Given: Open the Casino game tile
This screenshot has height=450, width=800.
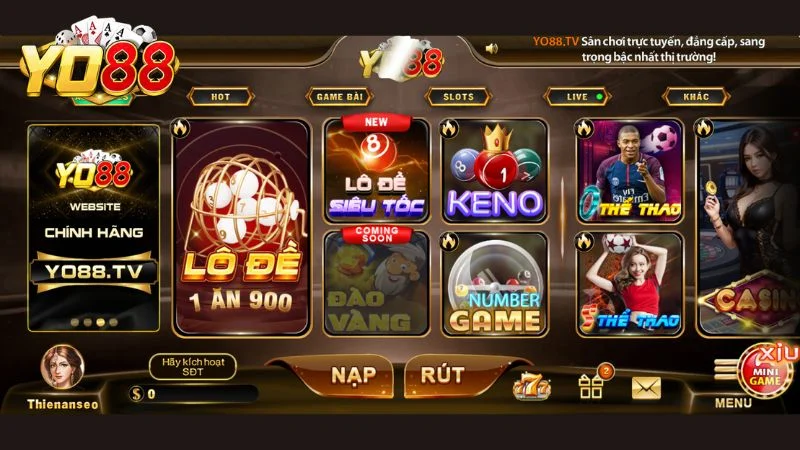Looking at the screenshot, I should click(750, 227).
